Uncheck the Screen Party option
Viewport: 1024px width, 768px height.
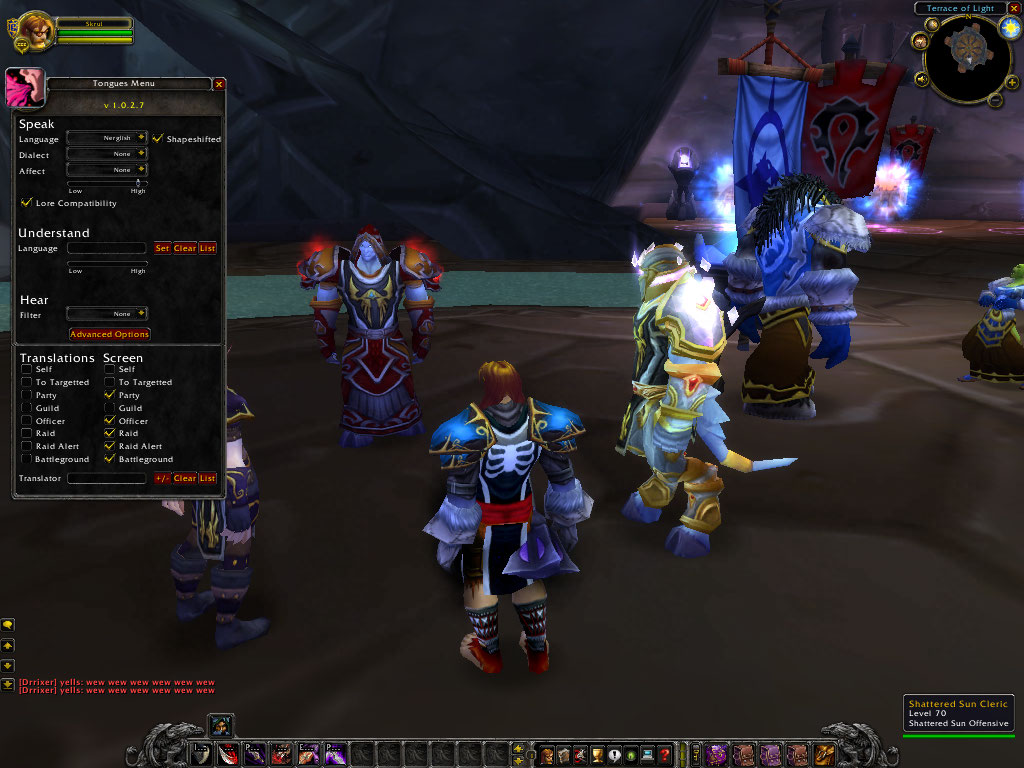click(x=109, y=395)
